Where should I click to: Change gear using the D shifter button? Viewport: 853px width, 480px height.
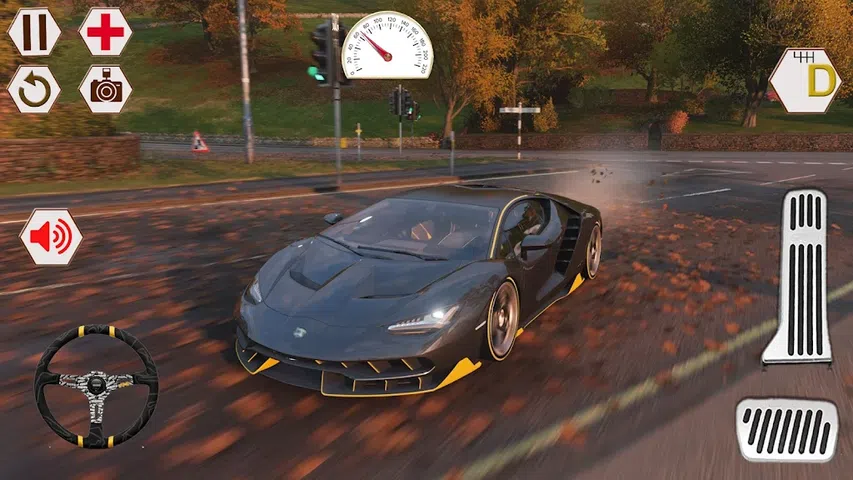pos(805,80)
